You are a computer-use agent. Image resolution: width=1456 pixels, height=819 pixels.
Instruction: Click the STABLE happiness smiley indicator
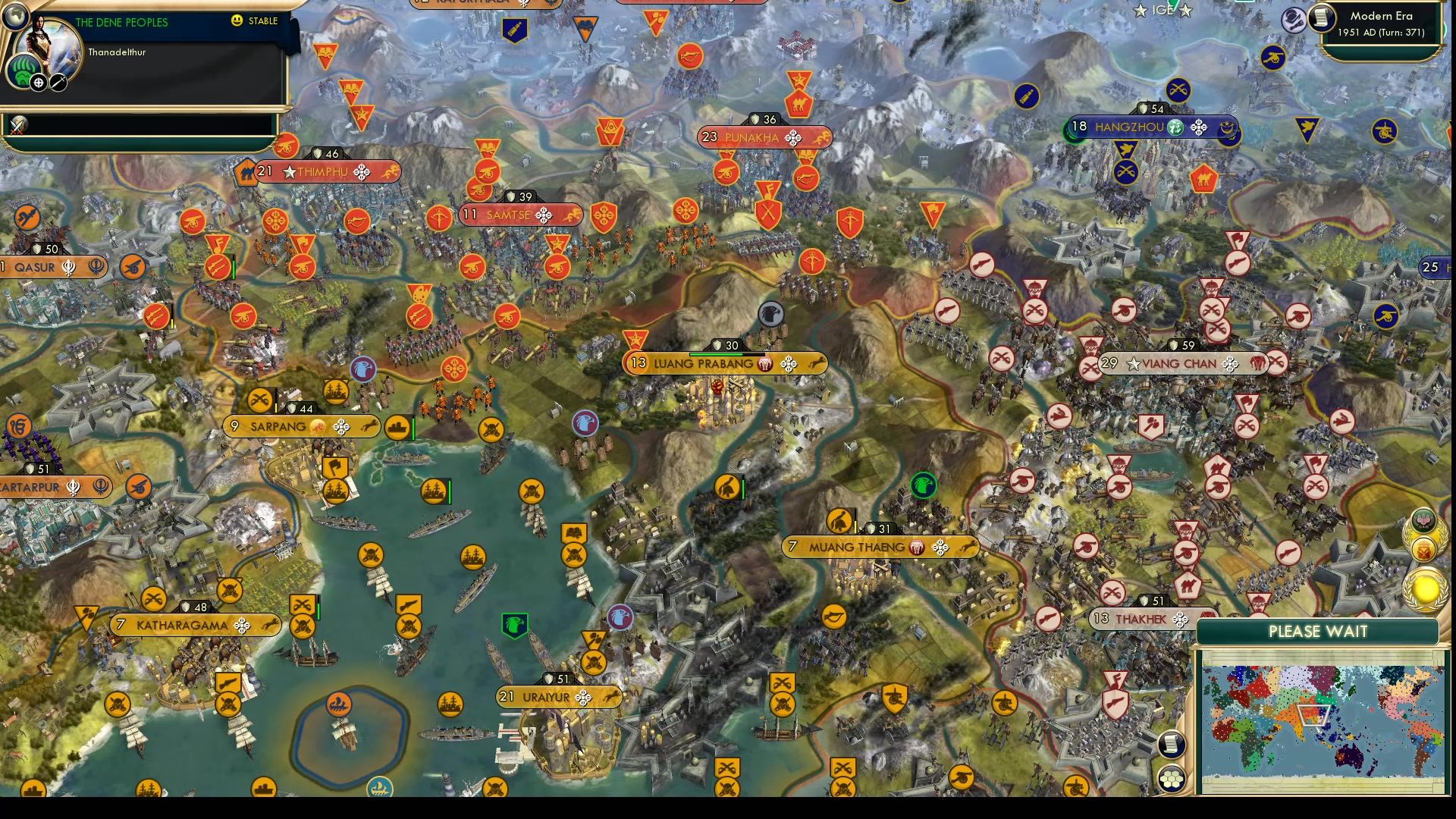[x=237, y=21]
